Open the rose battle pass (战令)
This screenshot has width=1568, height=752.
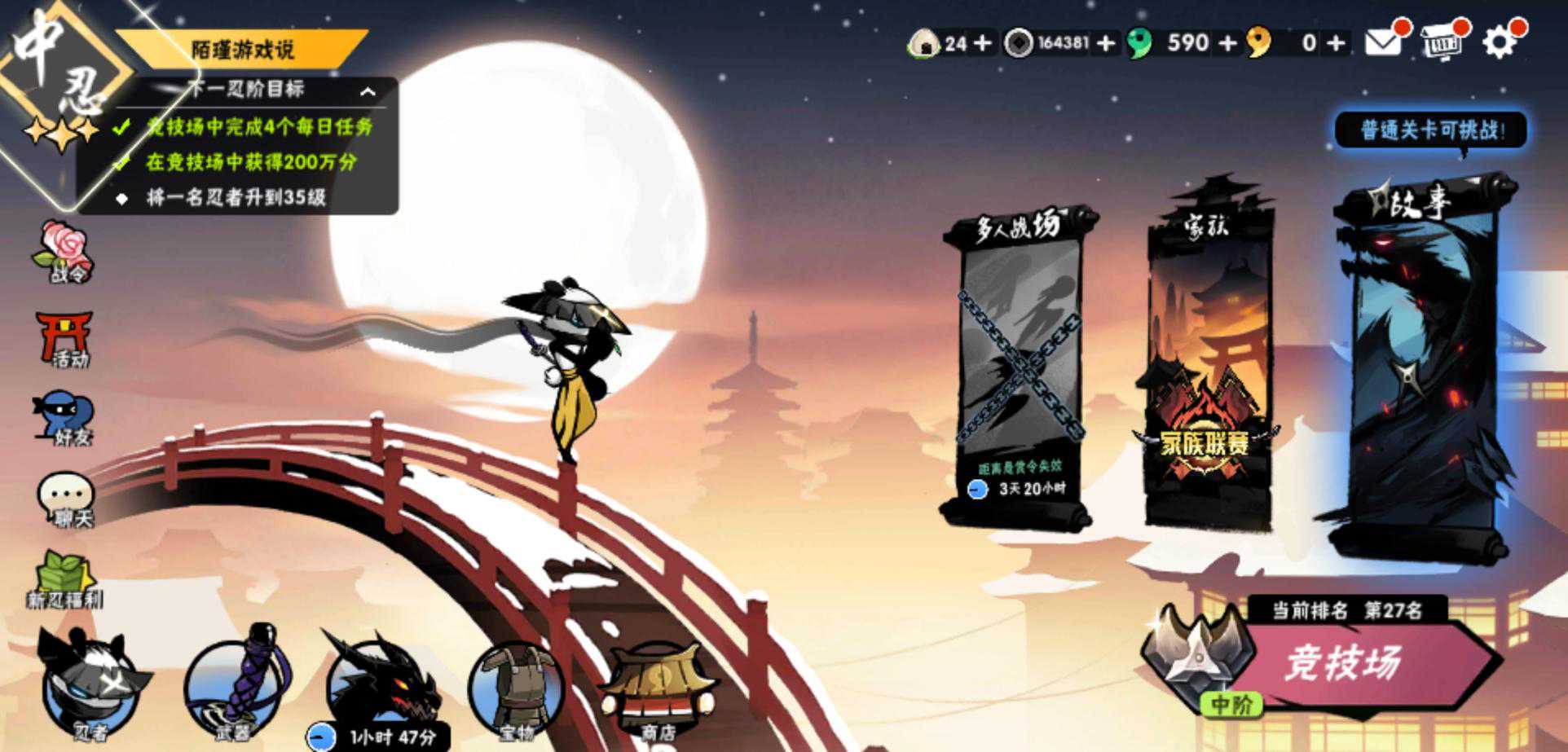(x=65, y=251)
